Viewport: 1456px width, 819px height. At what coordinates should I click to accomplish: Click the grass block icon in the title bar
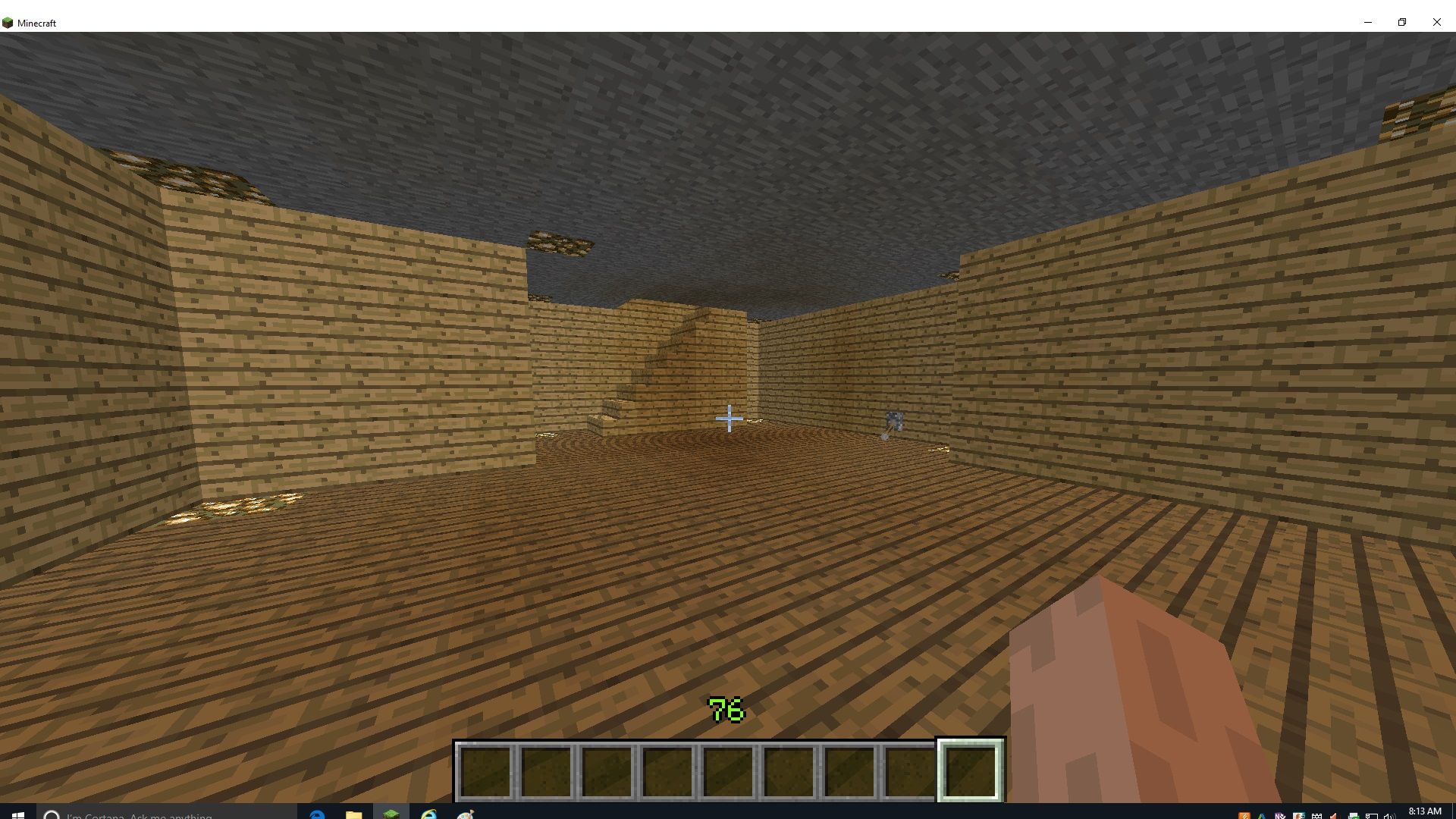[10, 22]
